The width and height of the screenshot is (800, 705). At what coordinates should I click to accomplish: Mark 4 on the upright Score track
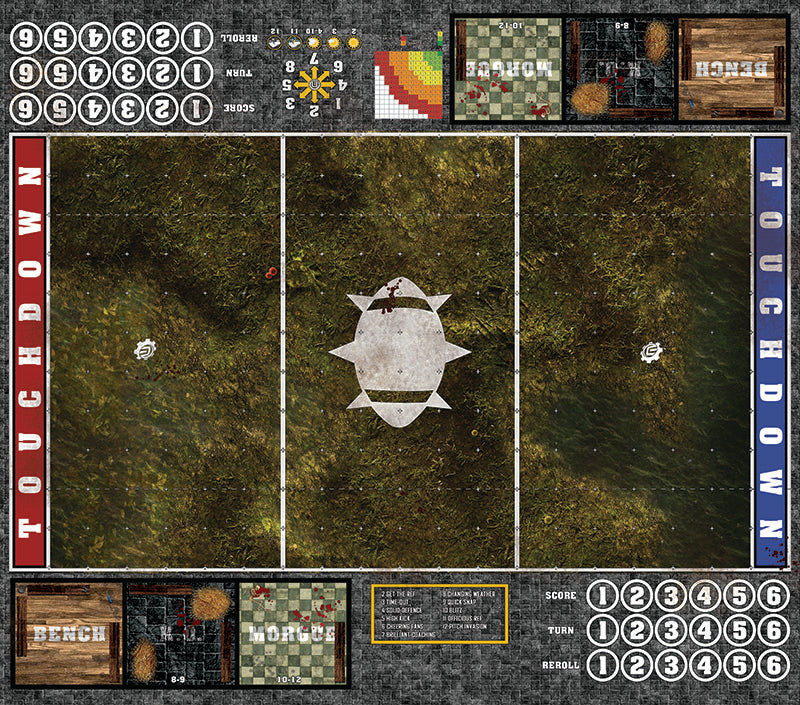pos(706,597)
